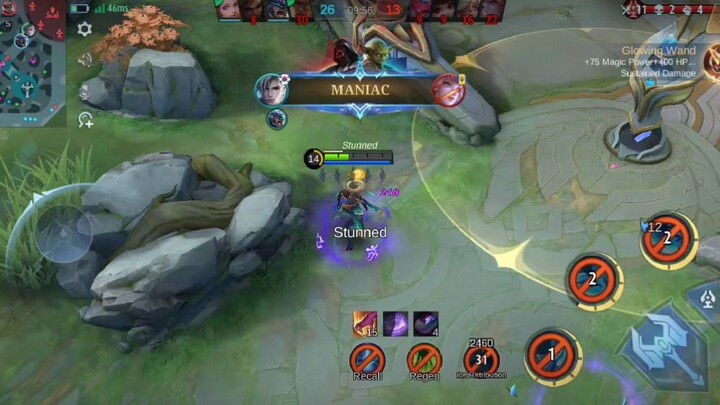Tap the attack-turret targeting button
The height and width of the screenshot is (405, 720).
coord(706,297)
